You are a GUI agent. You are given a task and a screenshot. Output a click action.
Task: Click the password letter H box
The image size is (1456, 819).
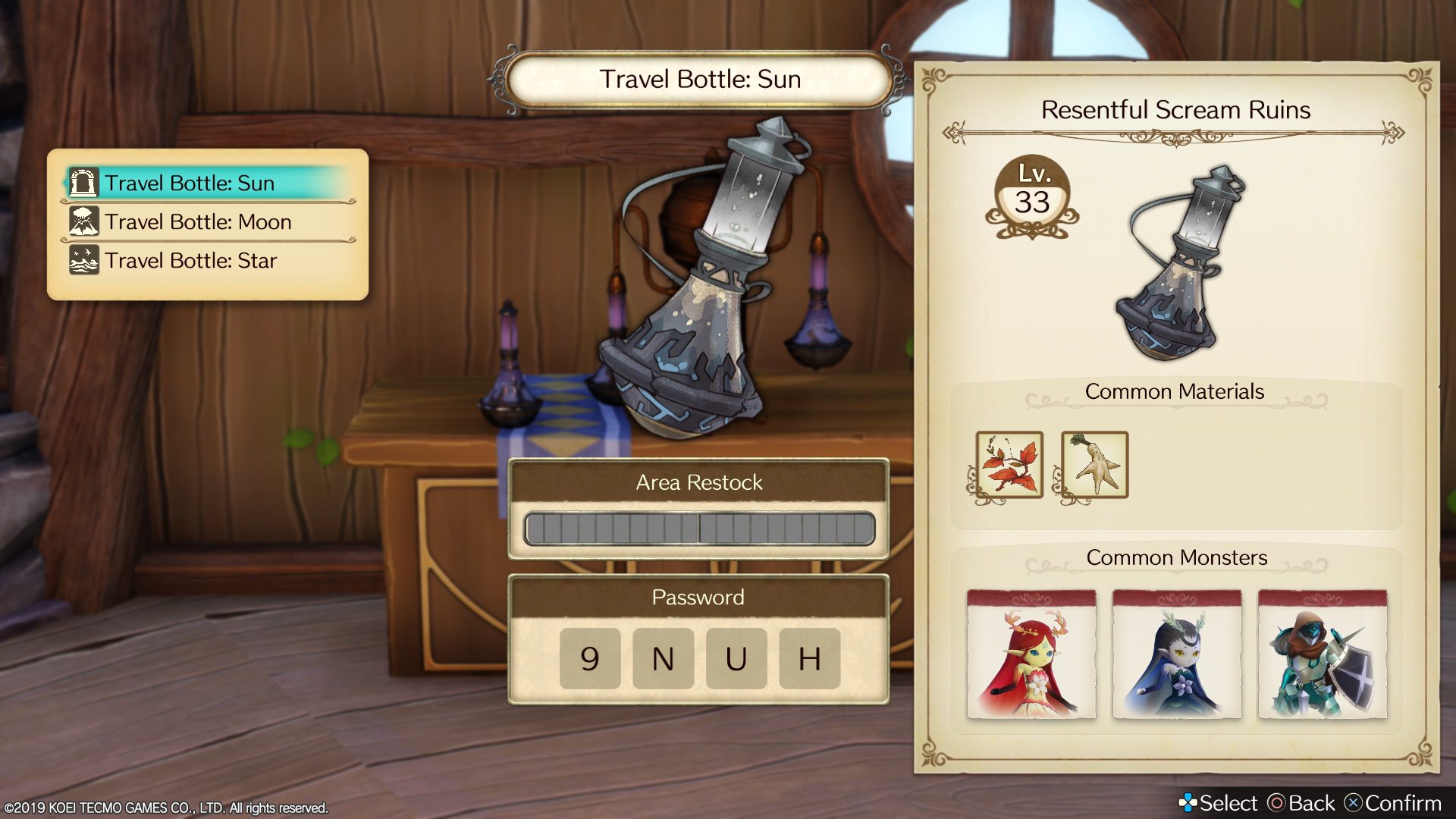(809, 658)
